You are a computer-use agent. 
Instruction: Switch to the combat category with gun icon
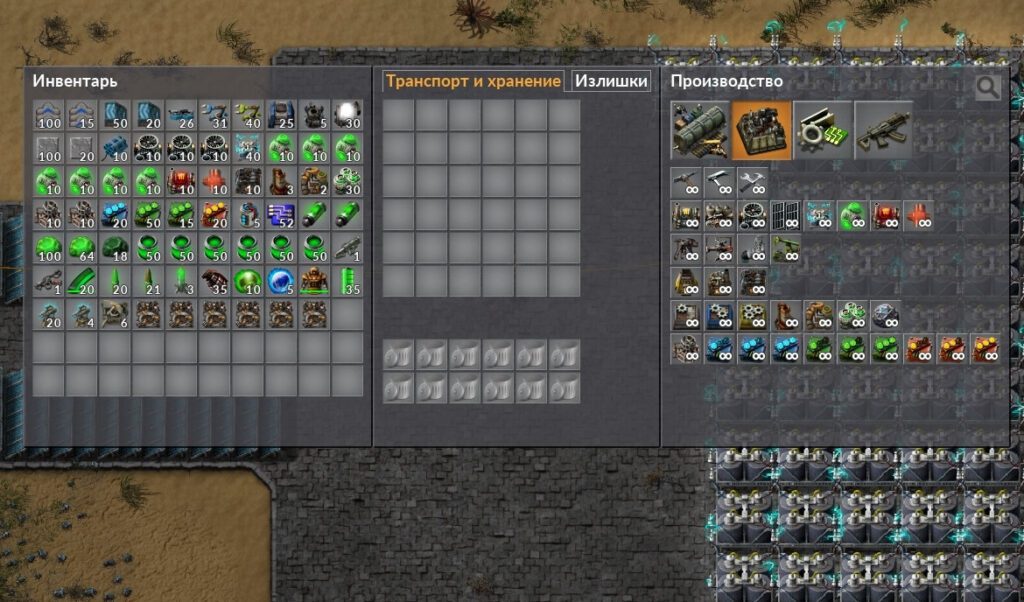(x=884, y=130)
